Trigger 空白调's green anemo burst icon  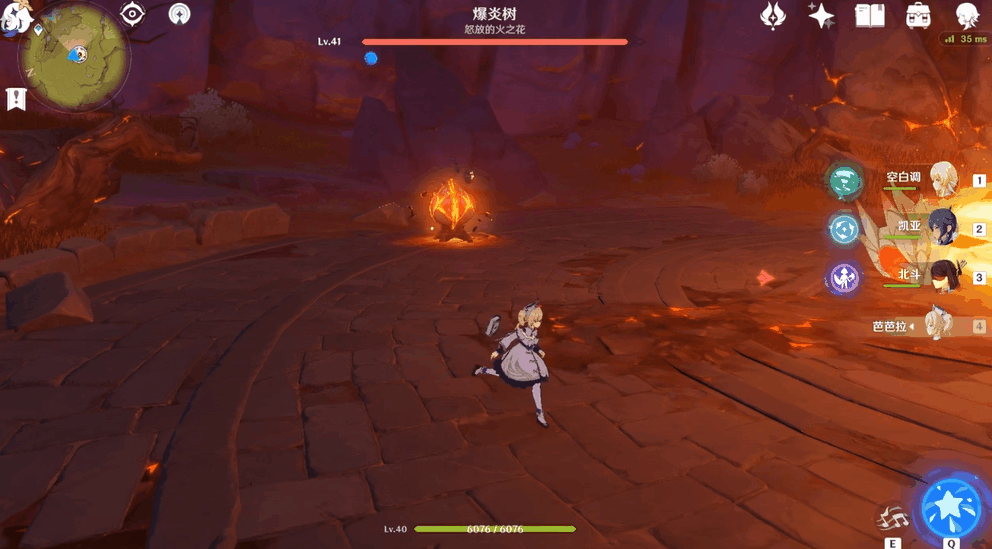[x=844, y=181]
